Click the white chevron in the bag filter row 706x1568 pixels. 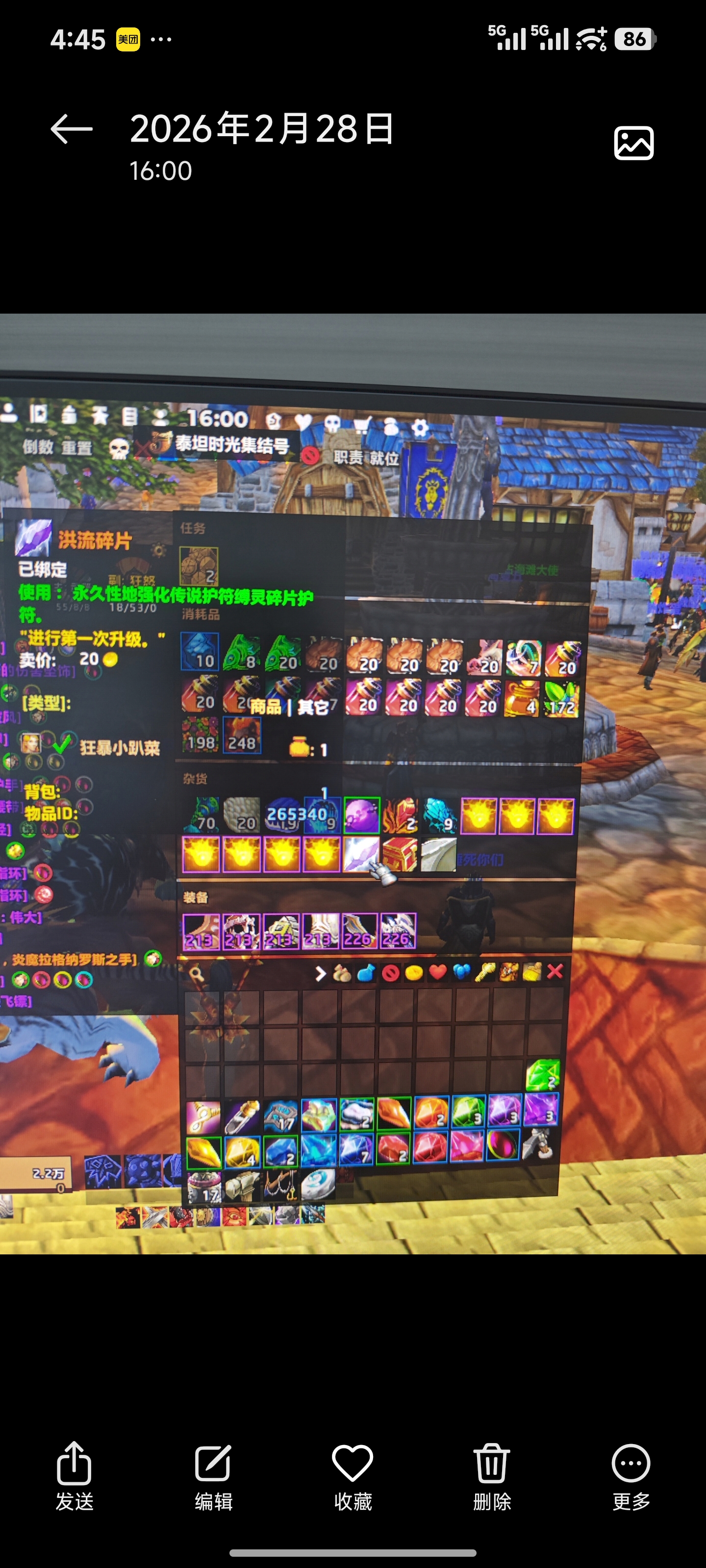coord(321,972)
